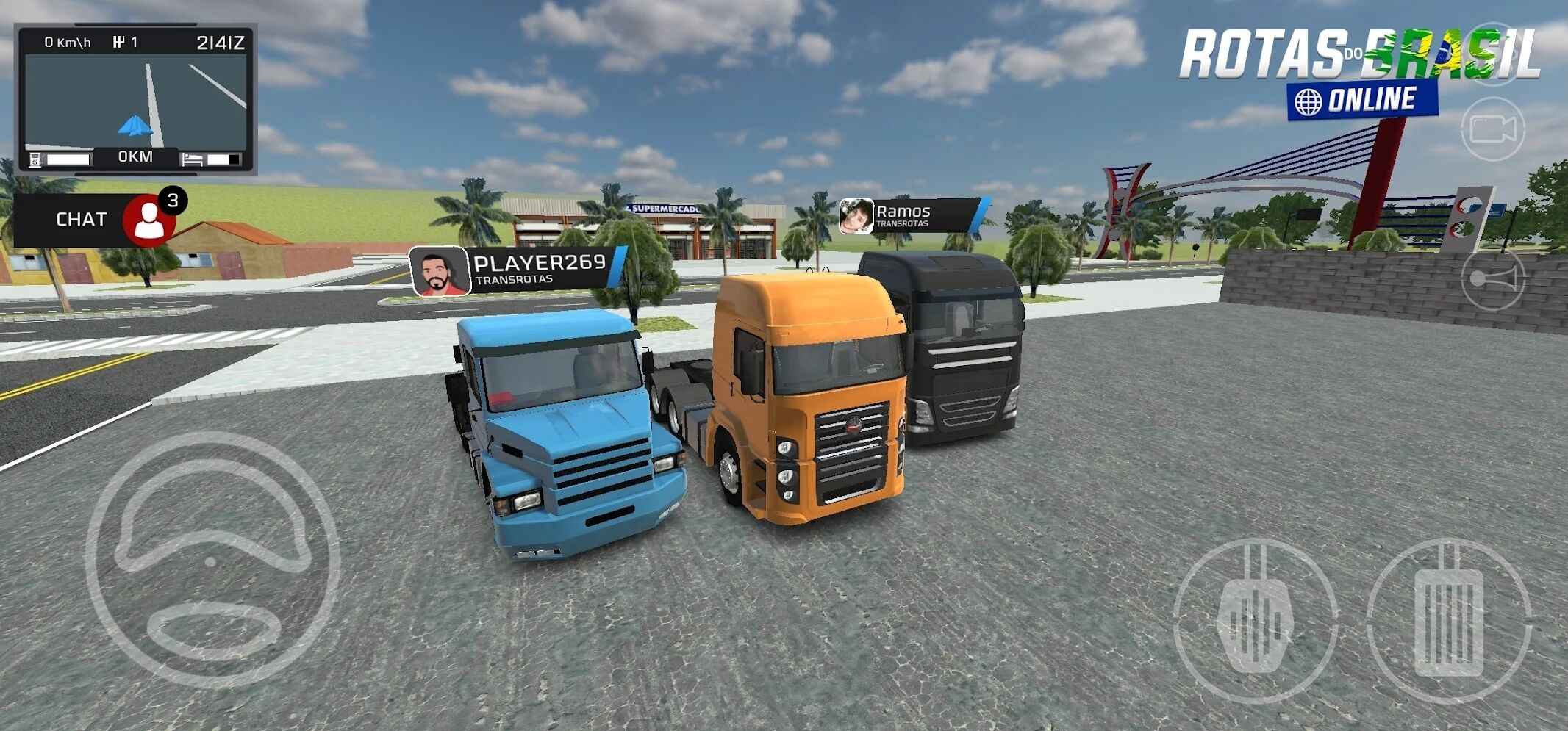The image size is (1568, 731).
Task: Tap the accelerator pedal
Action: (x=1449, y=622)
